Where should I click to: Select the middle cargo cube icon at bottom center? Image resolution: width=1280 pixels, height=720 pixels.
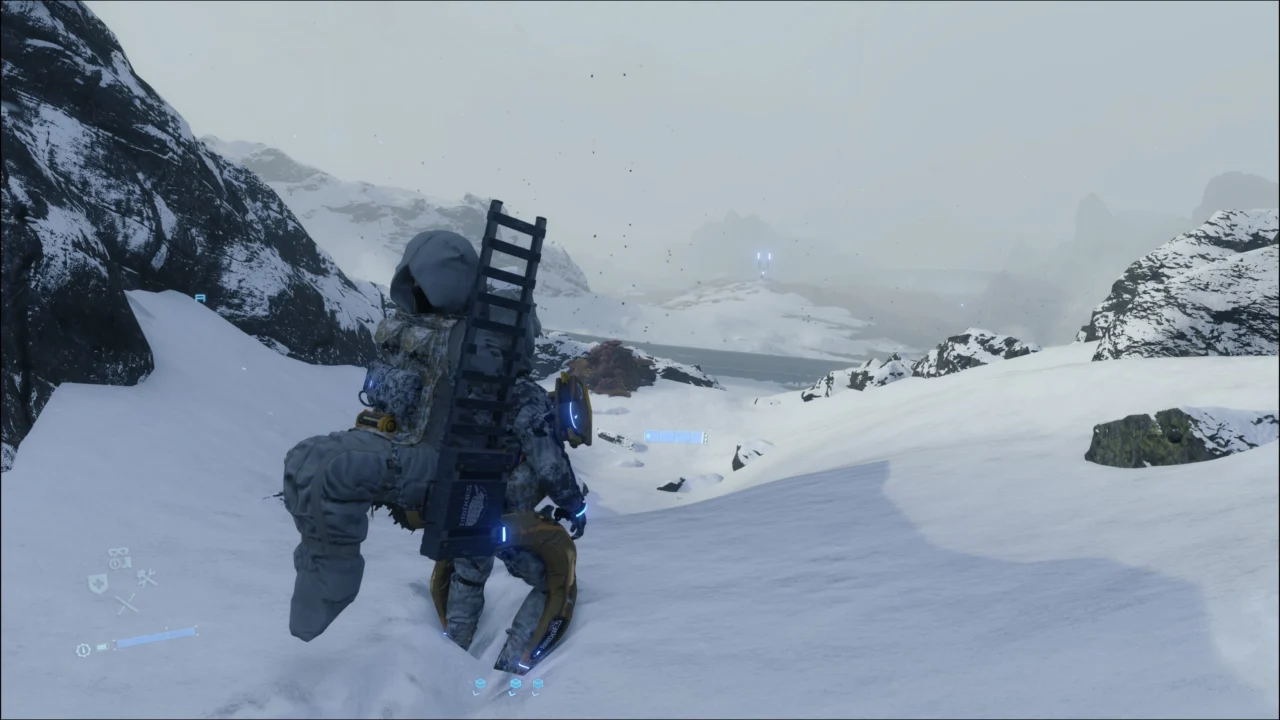pyautogui.click(x=515, y=683)
